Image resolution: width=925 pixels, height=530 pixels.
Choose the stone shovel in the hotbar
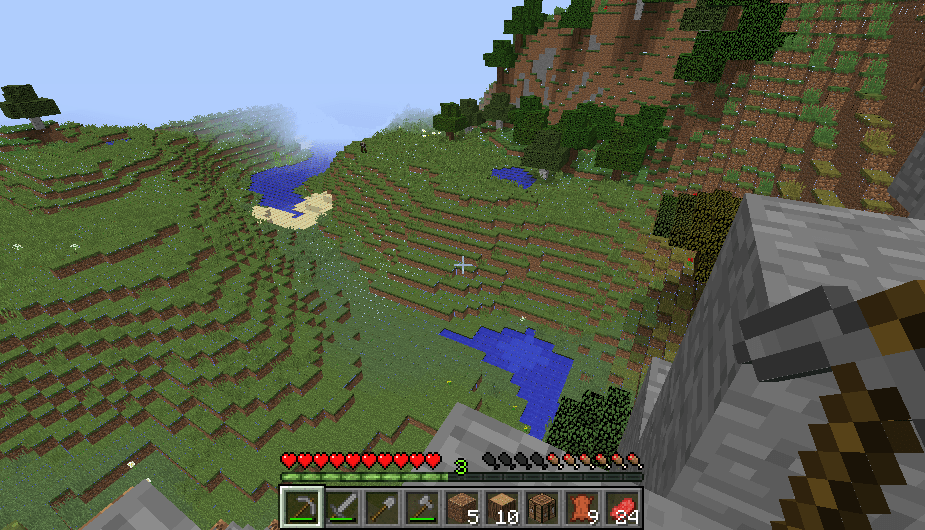pos(381,507)
